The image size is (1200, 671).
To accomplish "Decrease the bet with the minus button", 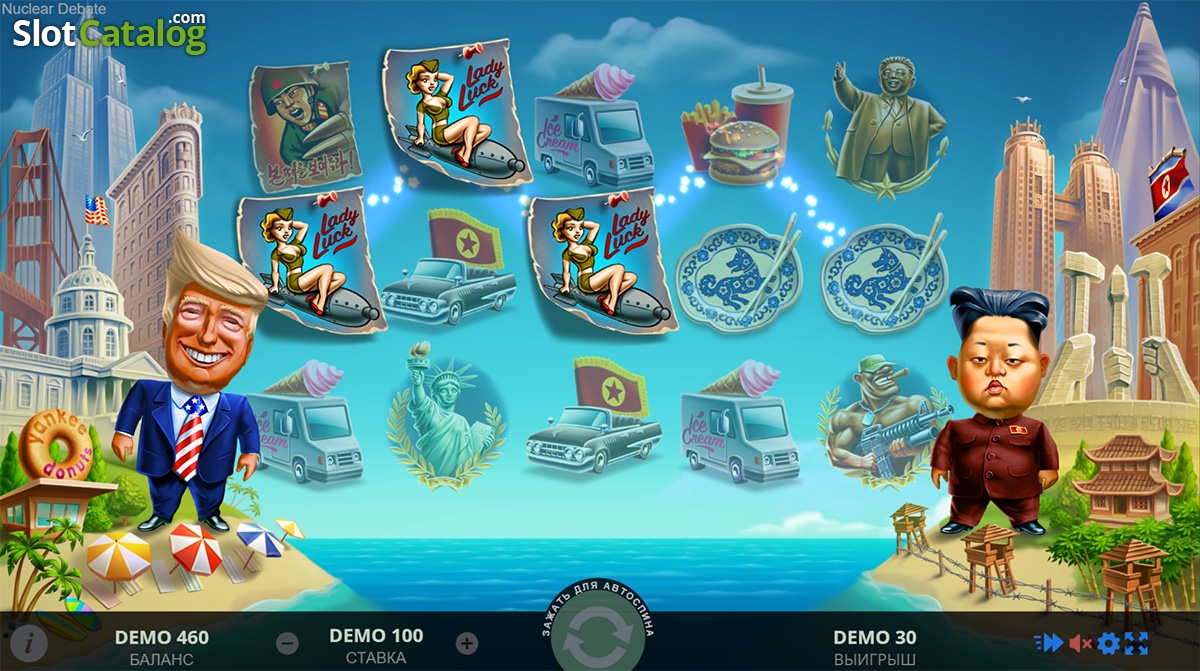I will [287, 643].
